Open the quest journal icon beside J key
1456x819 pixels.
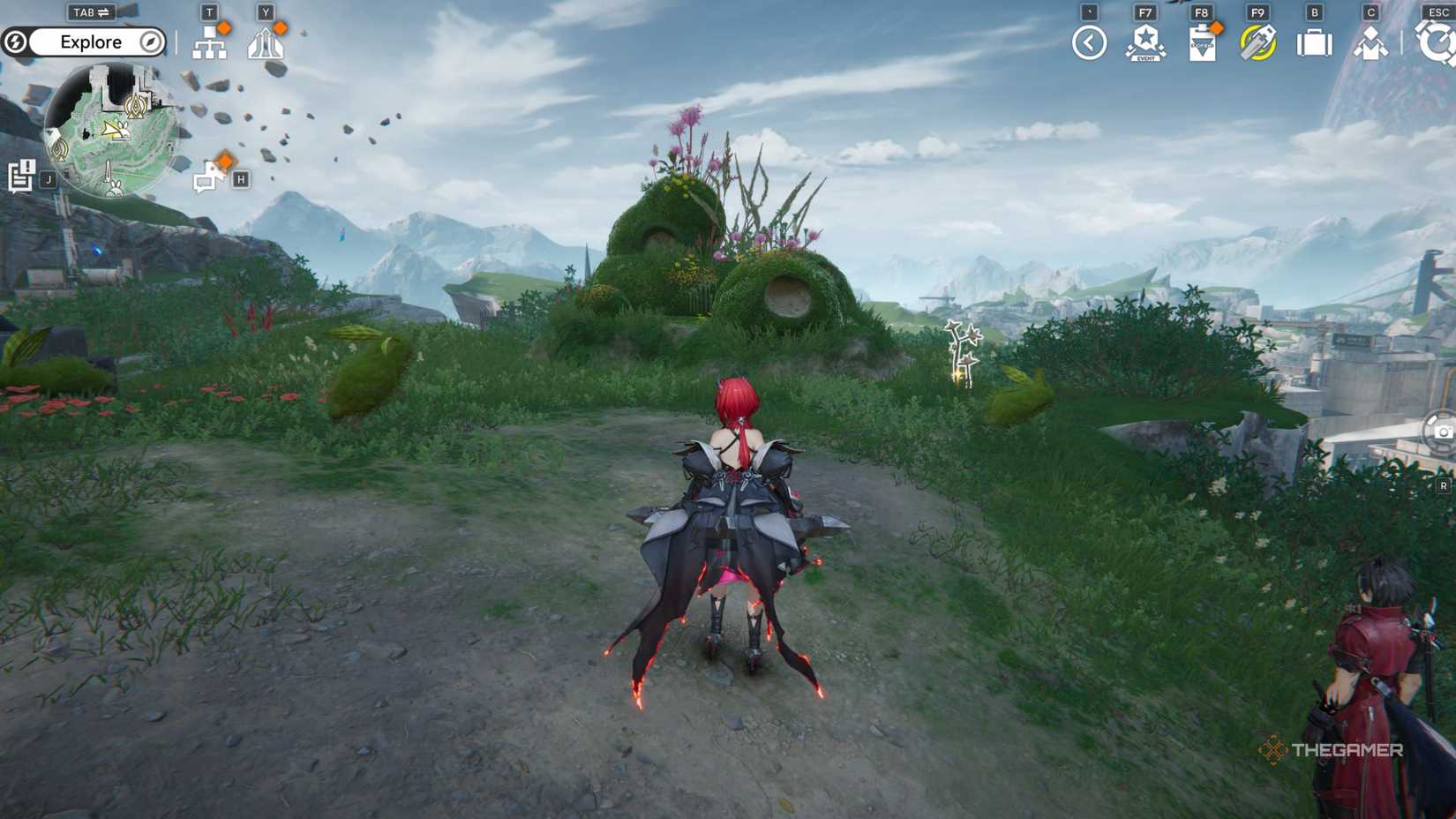pos(21,175)
